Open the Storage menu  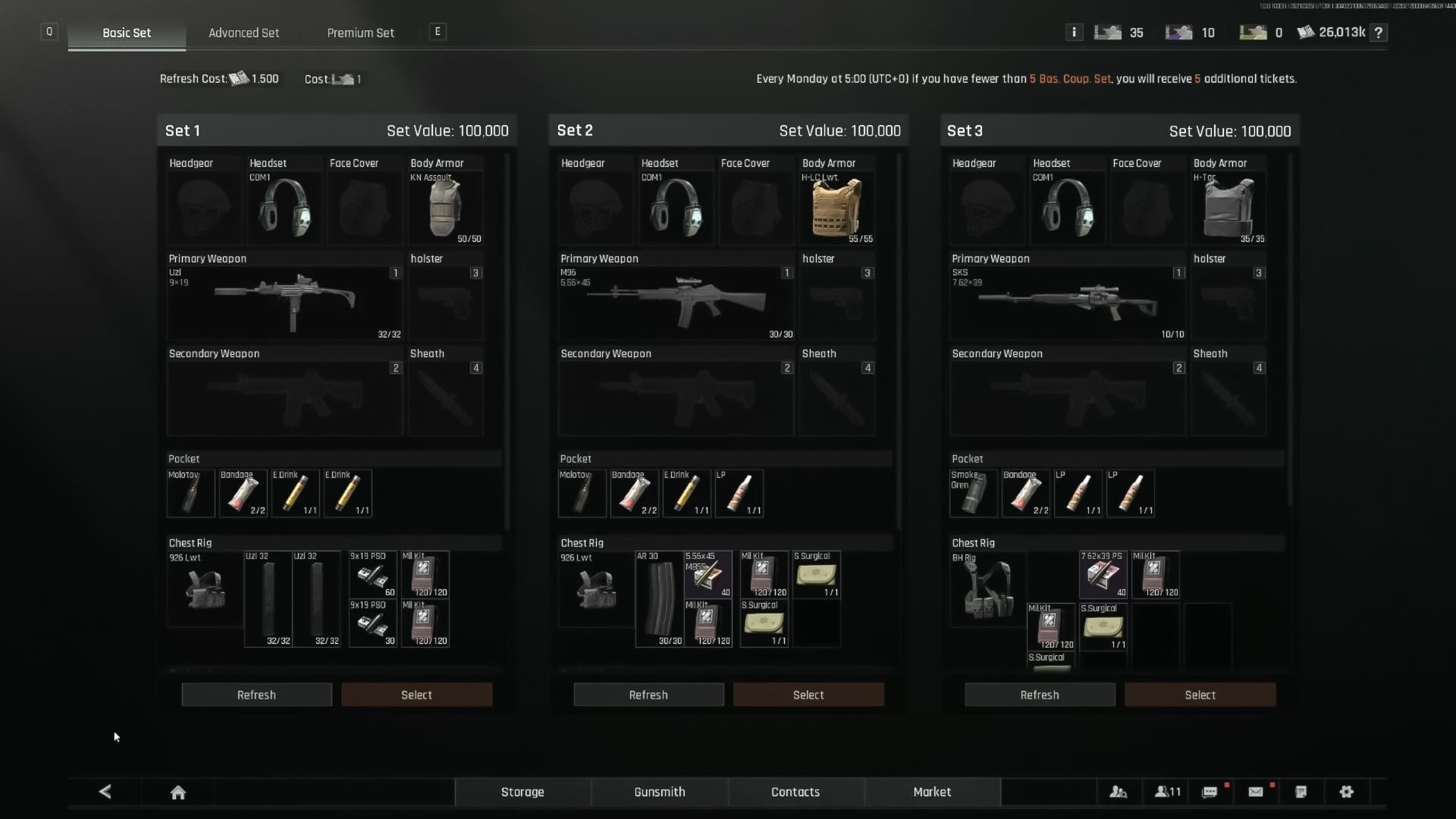coord(522,792)
